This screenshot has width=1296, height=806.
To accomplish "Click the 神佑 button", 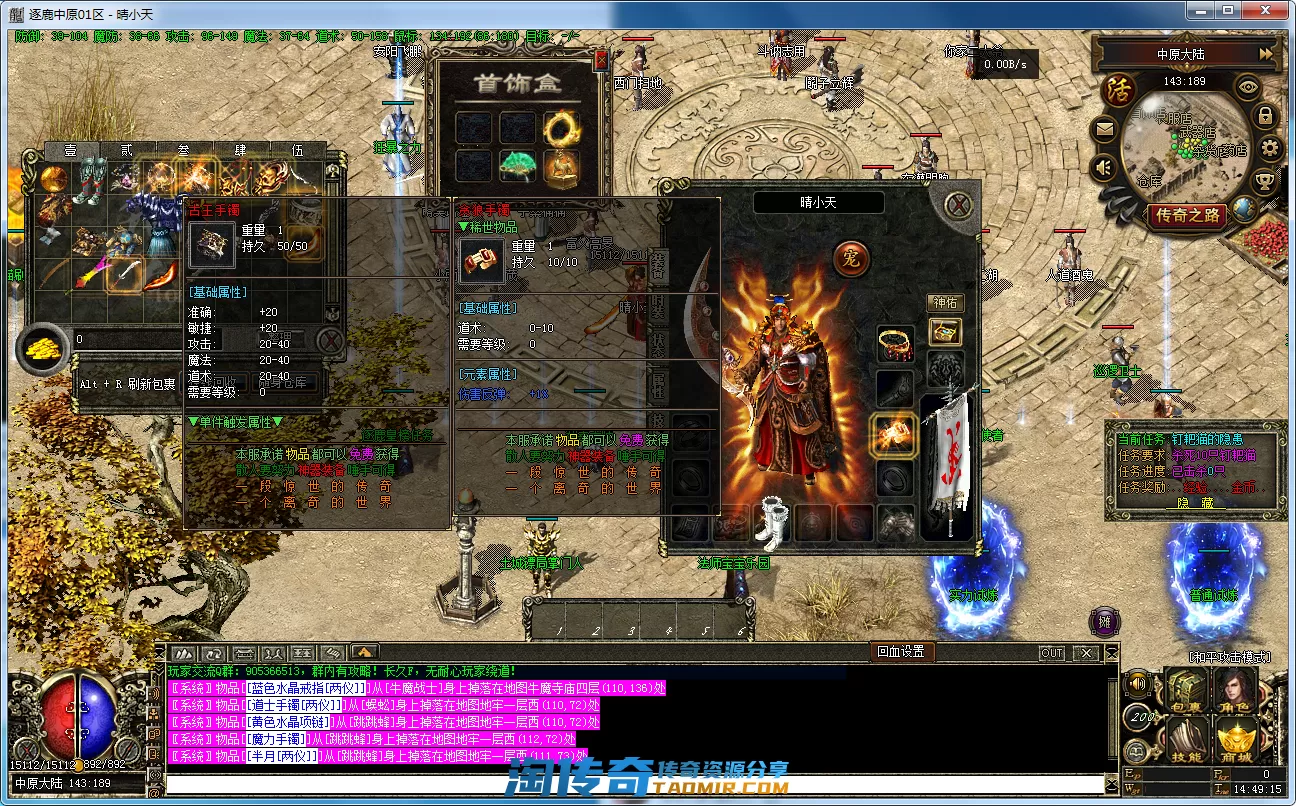I will point(945,302).
